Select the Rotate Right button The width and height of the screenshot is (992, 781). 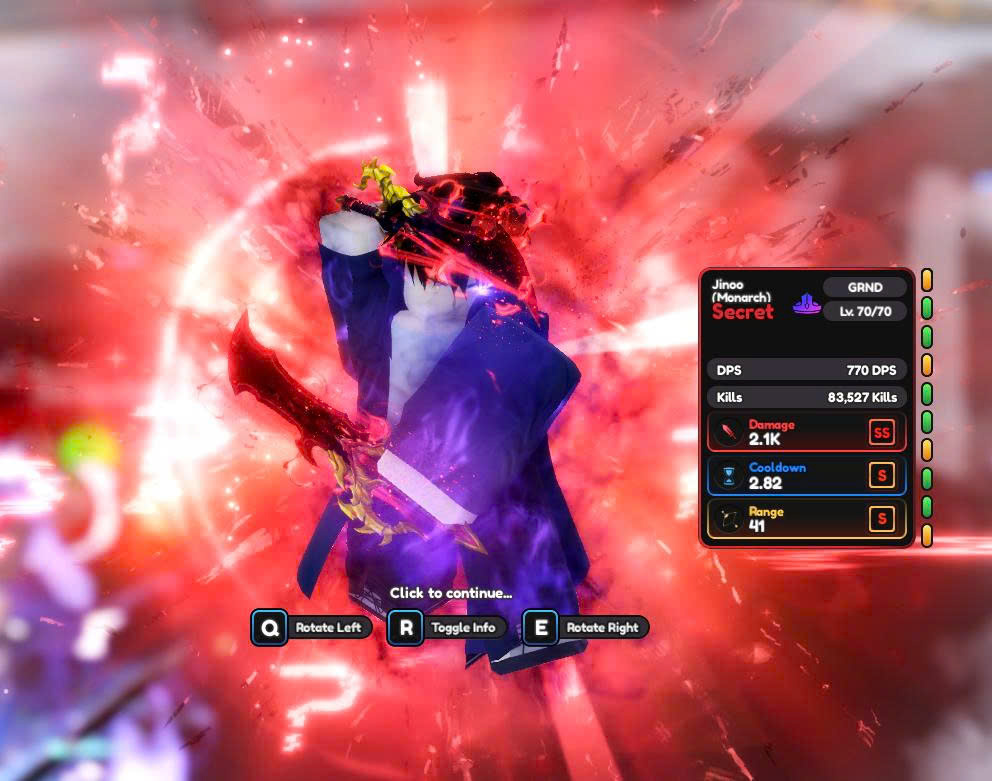click(x=585, y=628)
